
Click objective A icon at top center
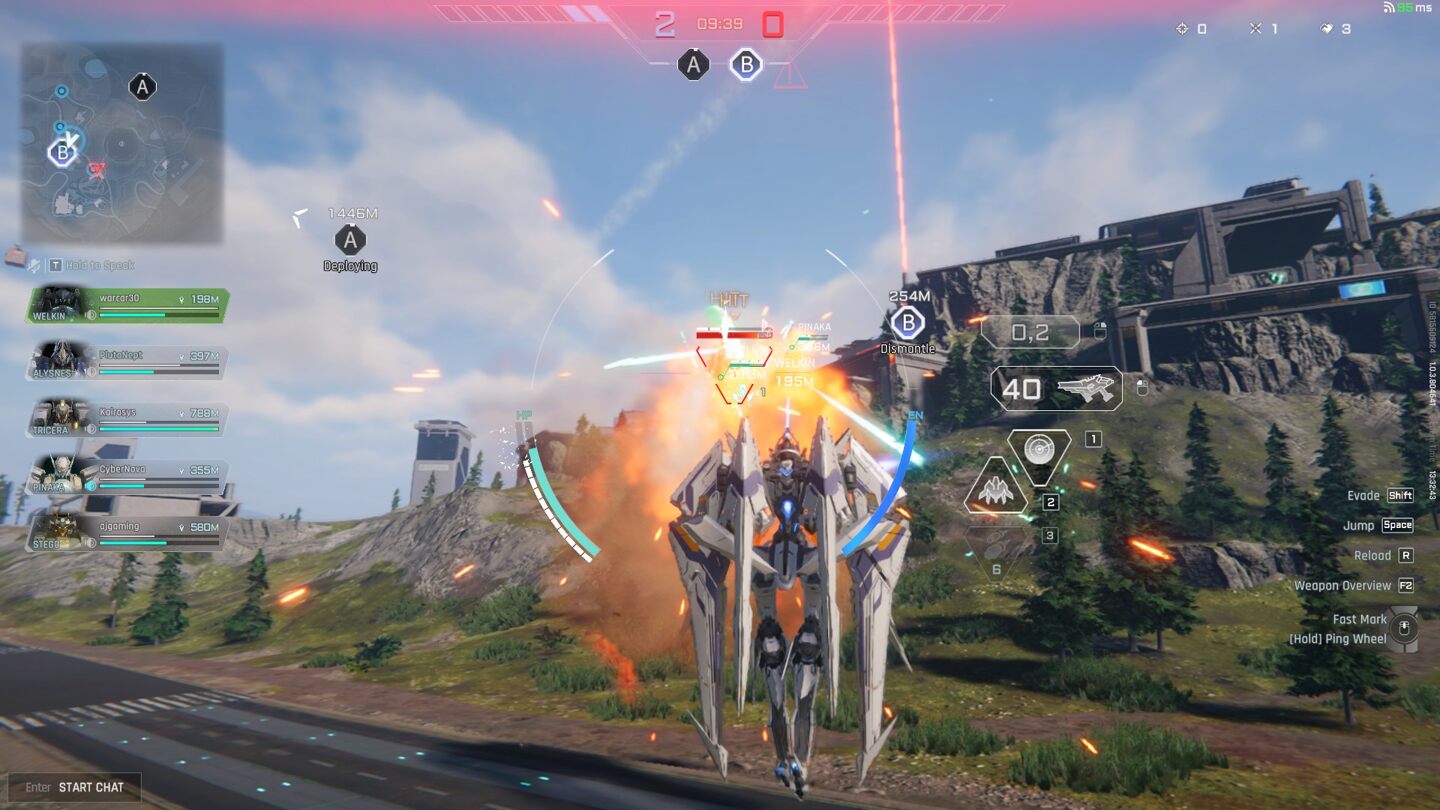coord(693,65)
